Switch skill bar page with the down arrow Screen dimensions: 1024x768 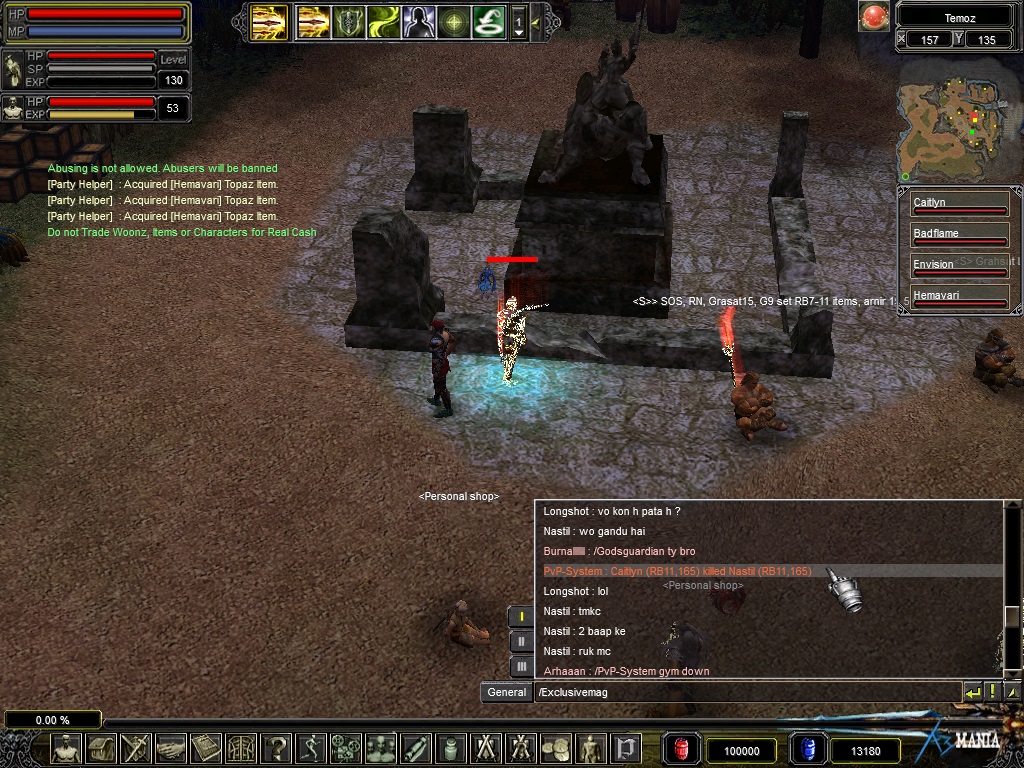[518, 33]
